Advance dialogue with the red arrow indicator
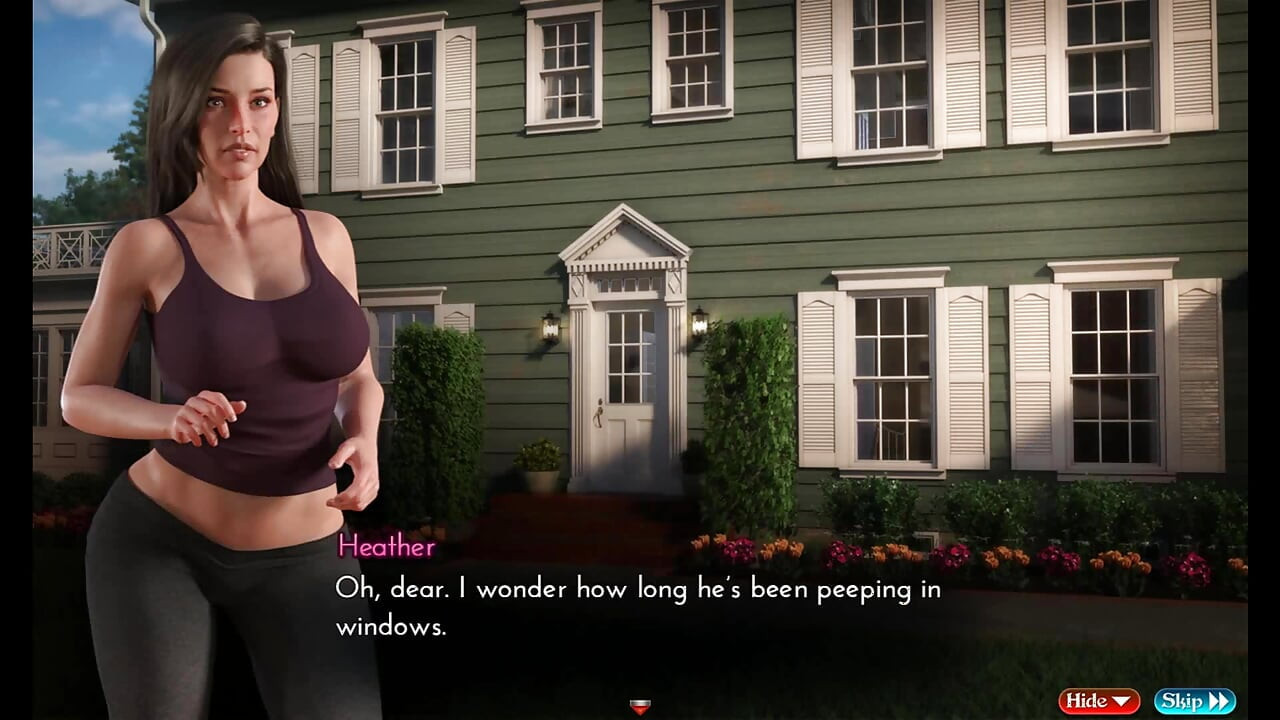The height and width of the screenshot is (720, 1280). click(640, 707)
